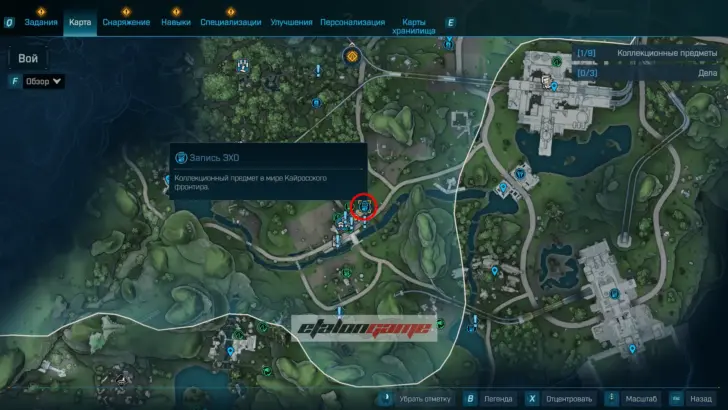Switch to the Снаряжение tab
This screenshot has height=410, width=728.
pos(126,22)
